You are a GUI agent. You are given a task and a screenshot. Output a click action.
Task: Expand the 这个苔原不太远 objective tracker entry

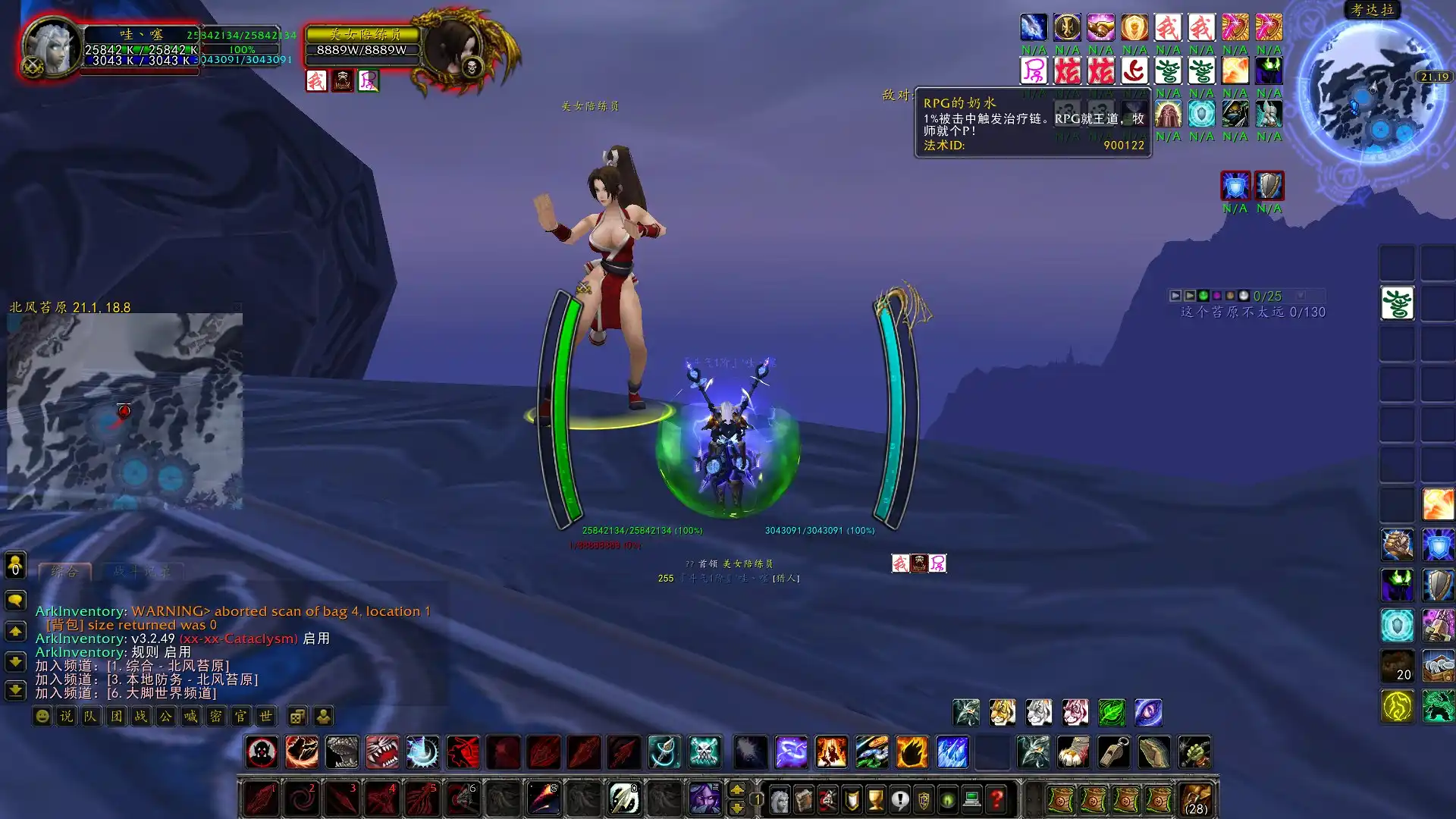1252,312
